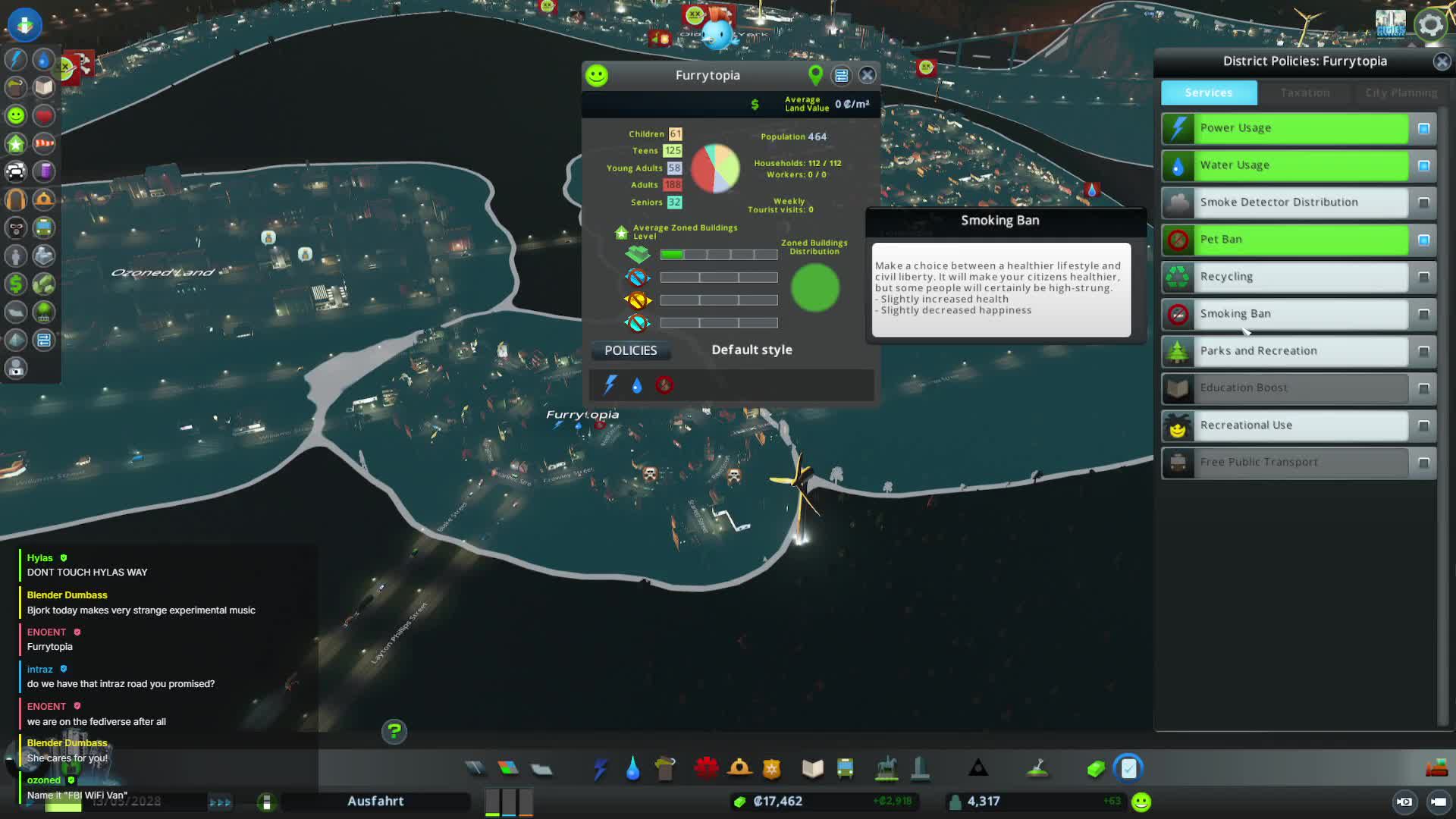Screen dimensions: 1456x819
Task: Open the City Planning tab
Action: point(1401,93)
